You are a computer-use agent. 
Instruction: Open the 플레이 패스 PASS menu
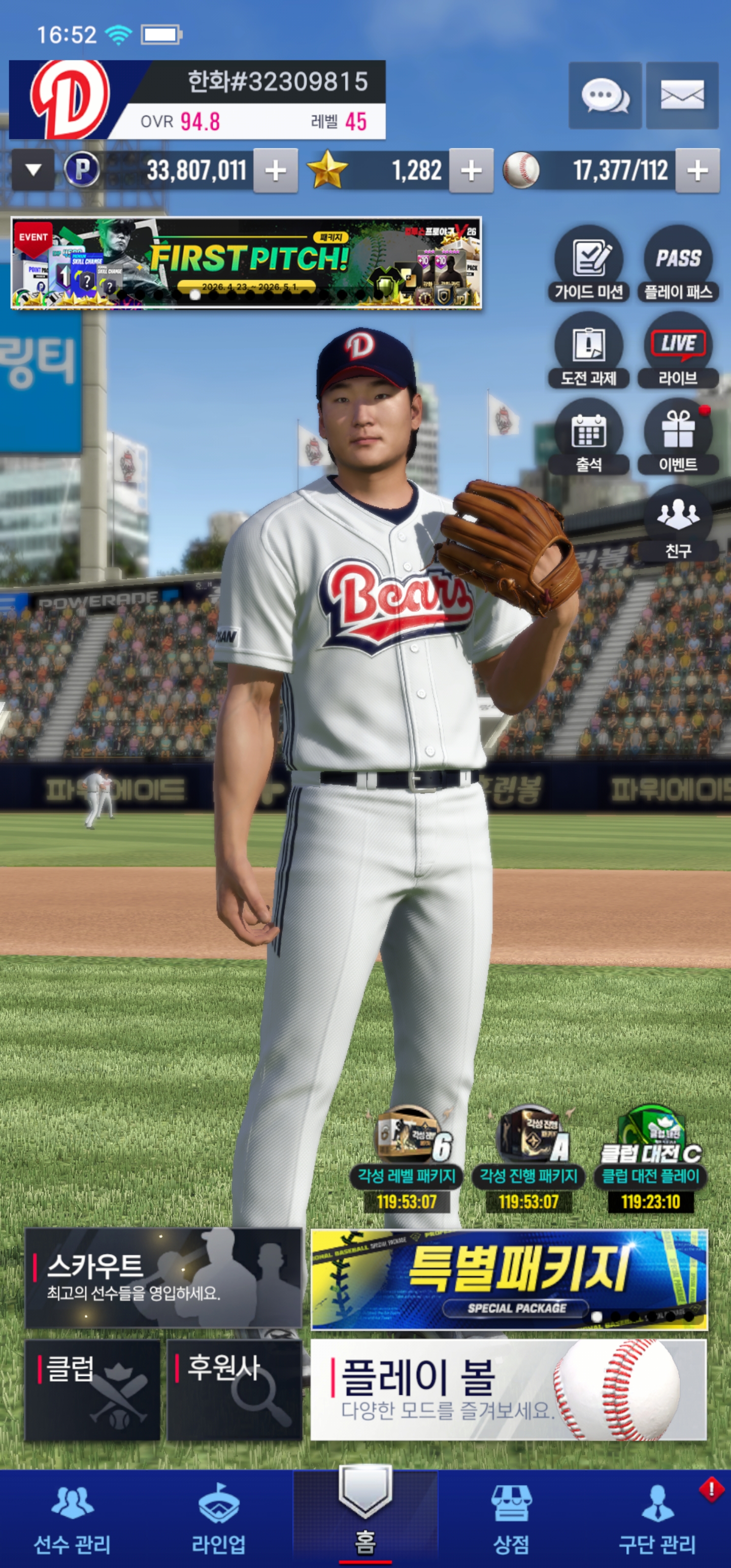(x=678, y=264)
